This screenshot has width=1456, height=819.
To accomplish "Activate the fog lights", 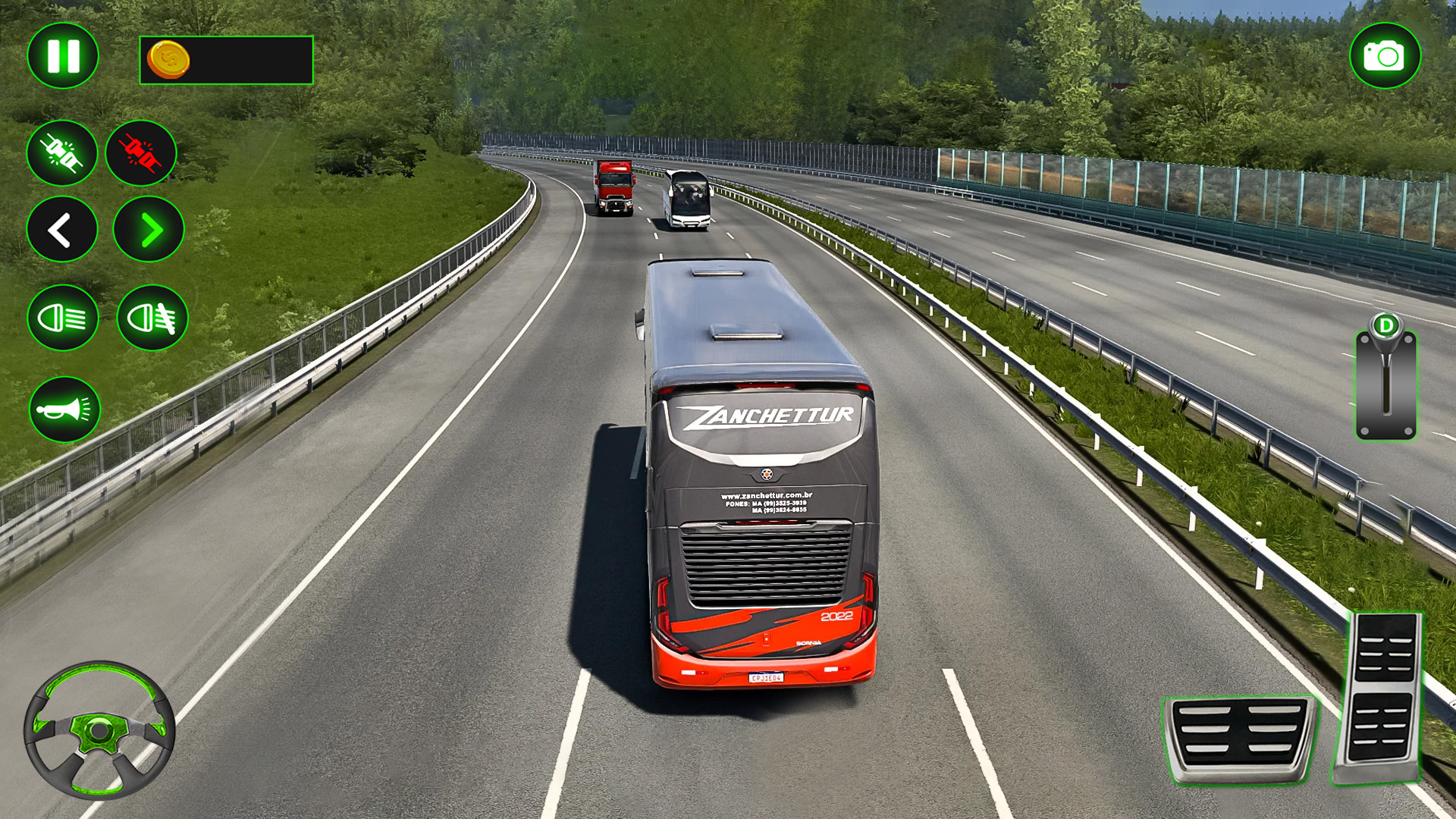I will coord(152,318).
